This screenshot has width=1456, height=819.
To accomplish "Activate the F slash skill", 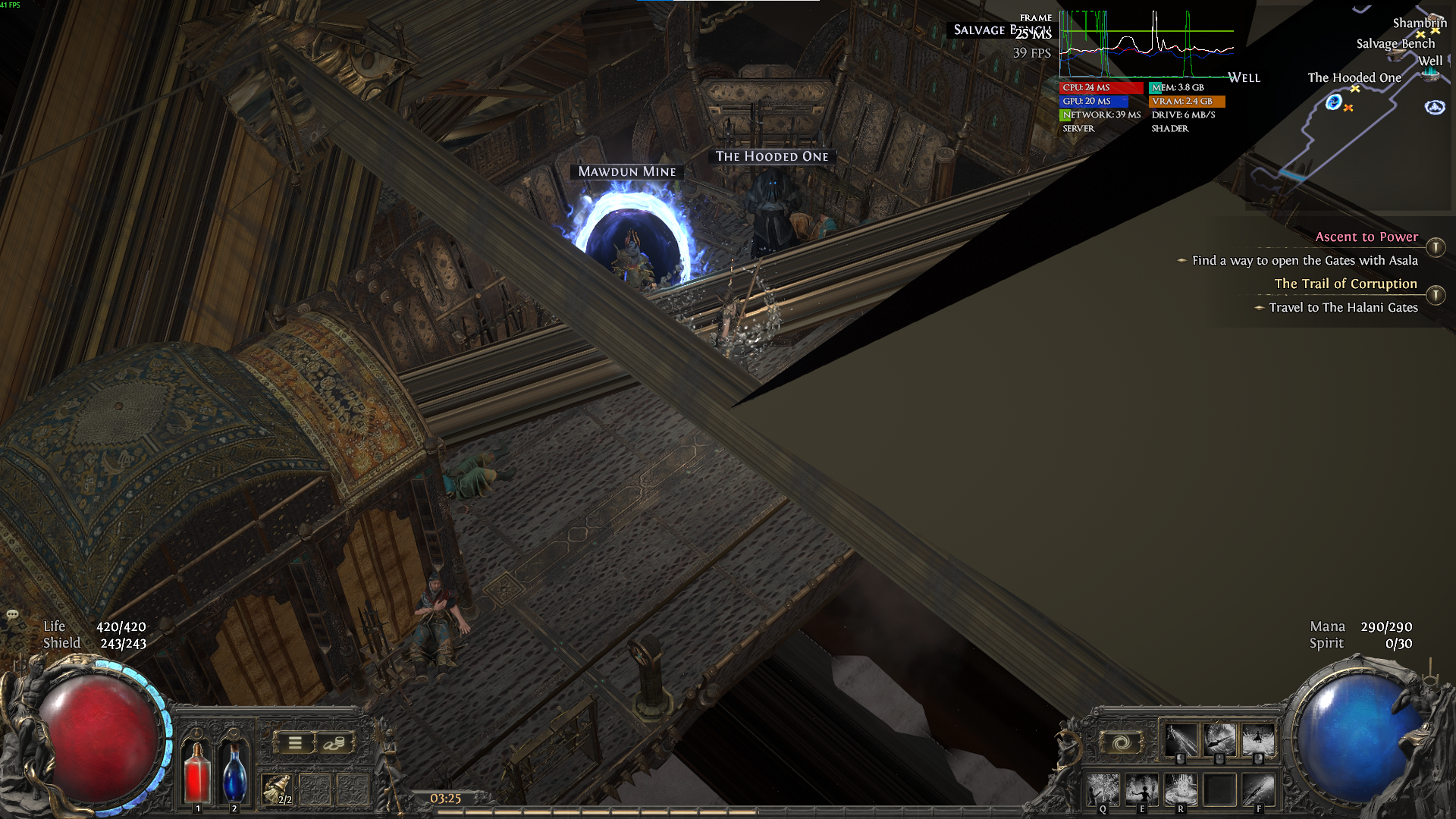I will click(1258, 790).
